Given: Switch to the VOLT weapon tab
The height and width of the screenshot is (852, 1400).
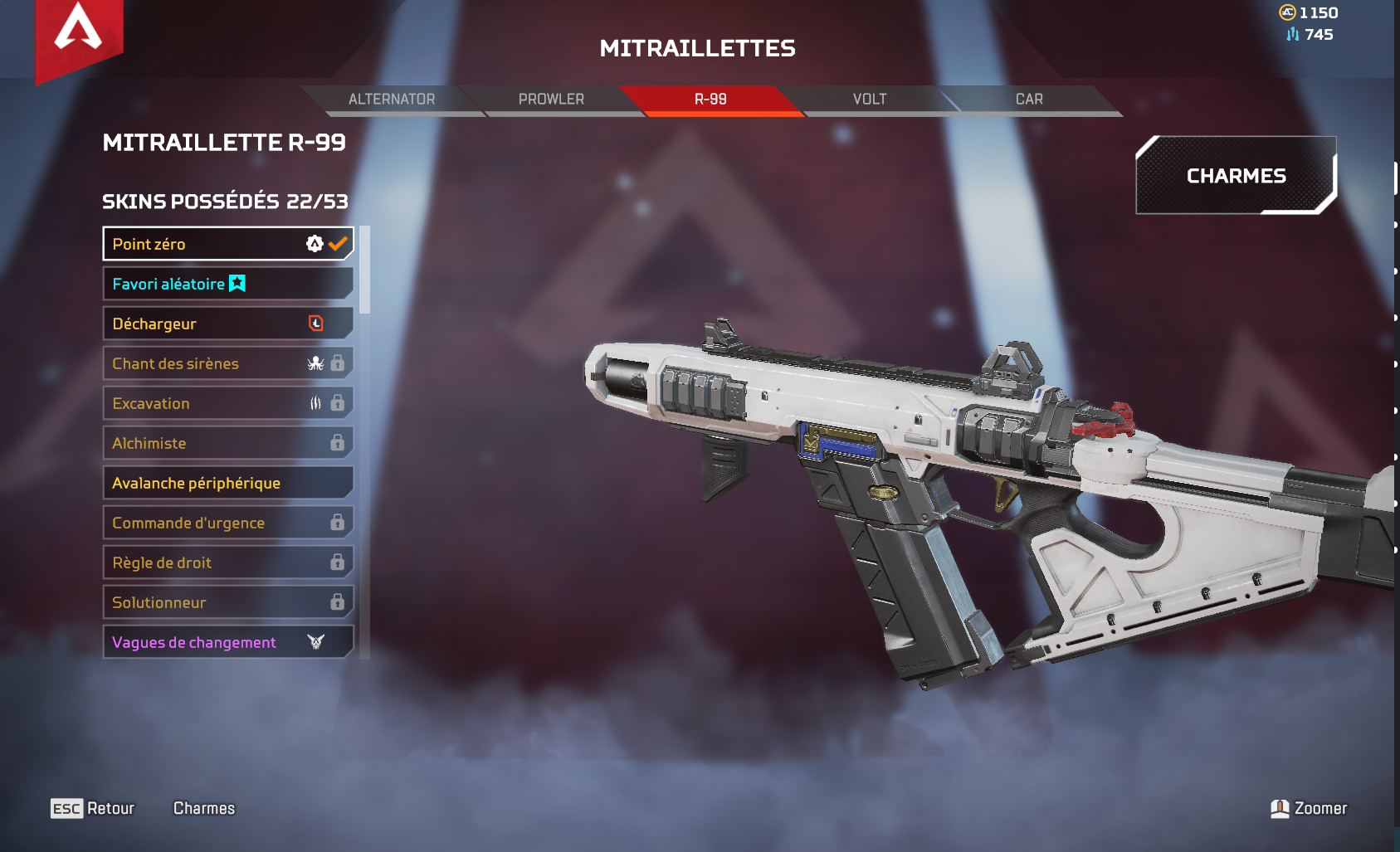Looking at the screenshot, I should (869, 99).
